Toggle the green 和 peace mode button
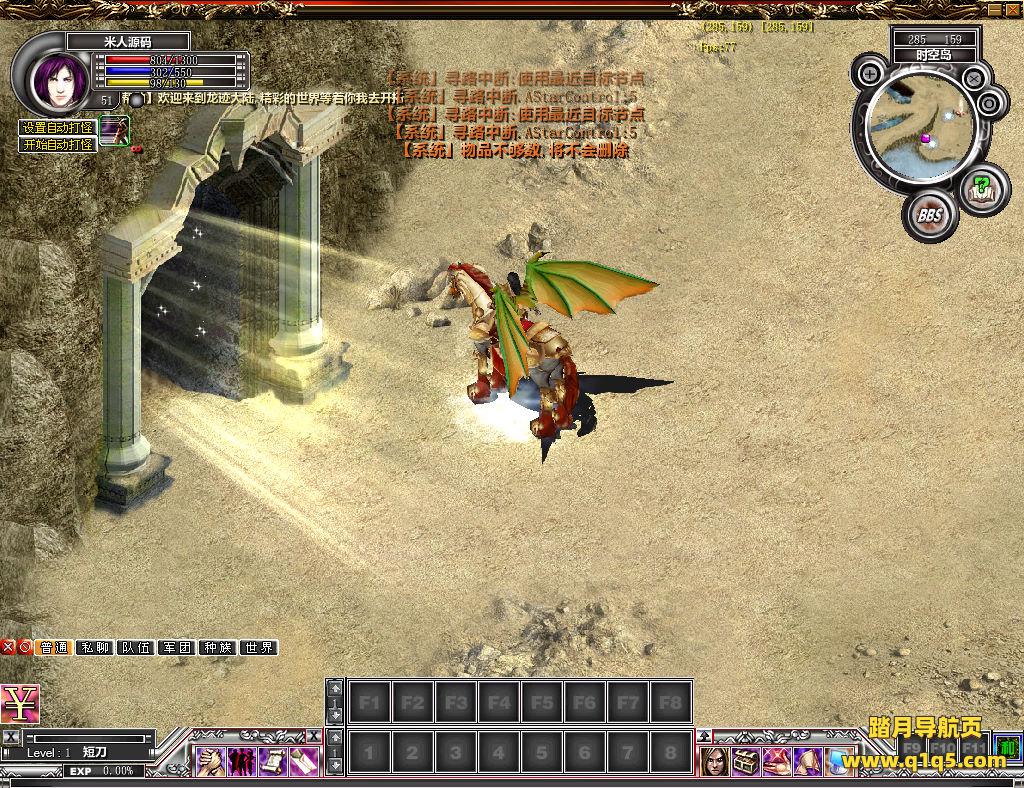1024x788 pixels. coord(1005,747)
